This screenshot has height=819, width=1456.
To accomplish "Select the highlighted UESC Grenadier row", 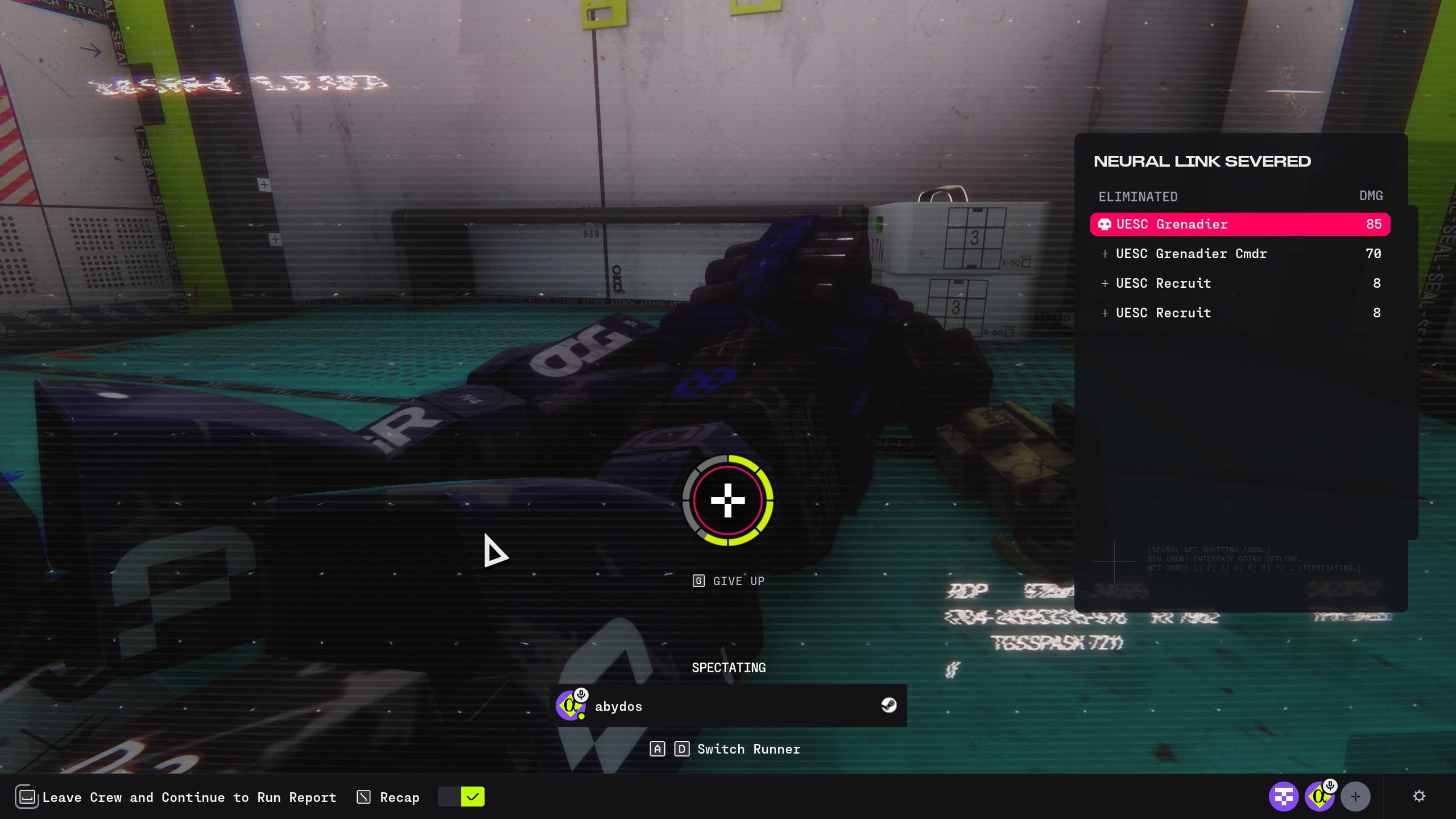I will click(1240, 224).
